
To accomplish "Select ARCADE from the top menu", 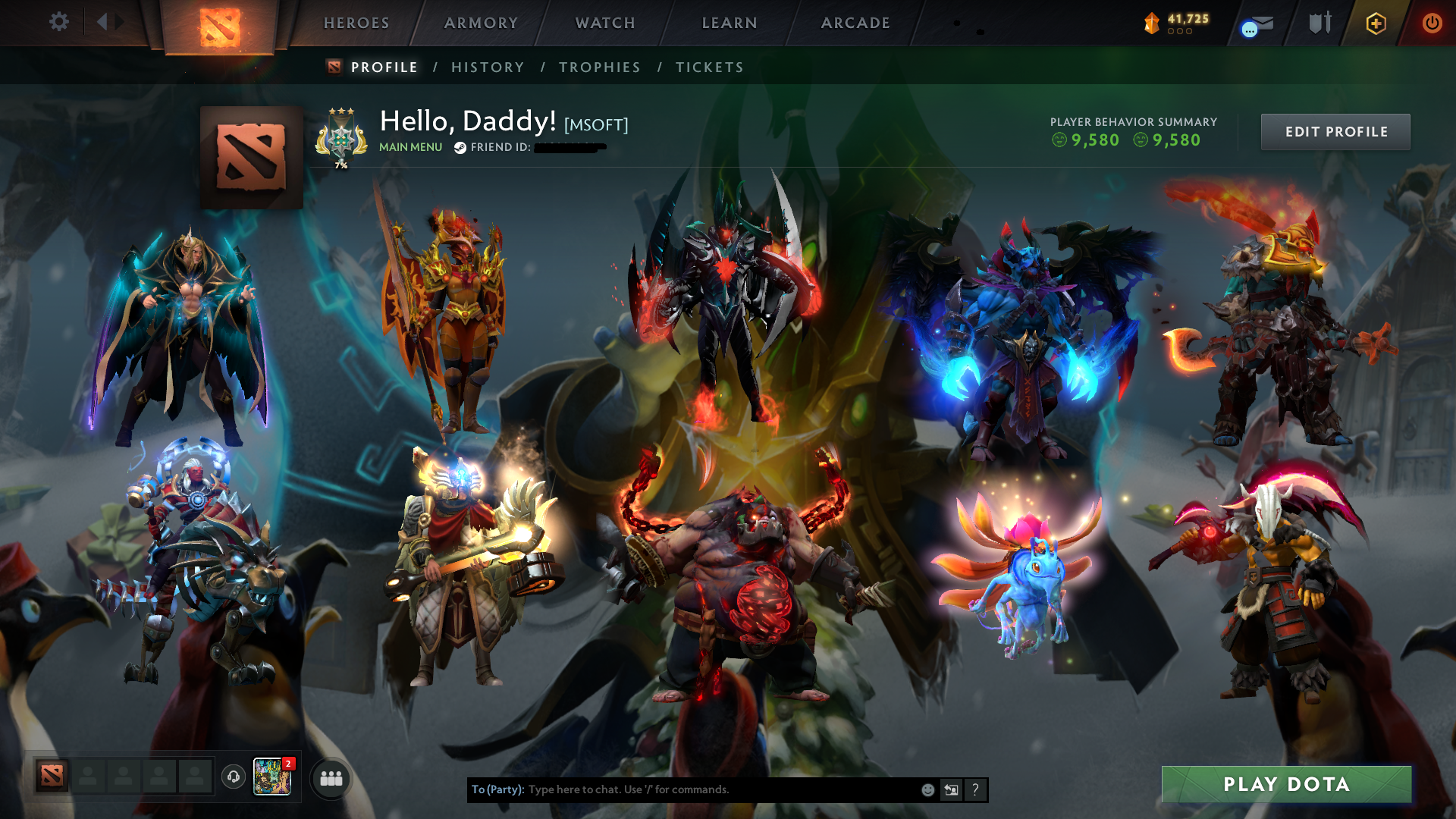I will coord(855,23).
